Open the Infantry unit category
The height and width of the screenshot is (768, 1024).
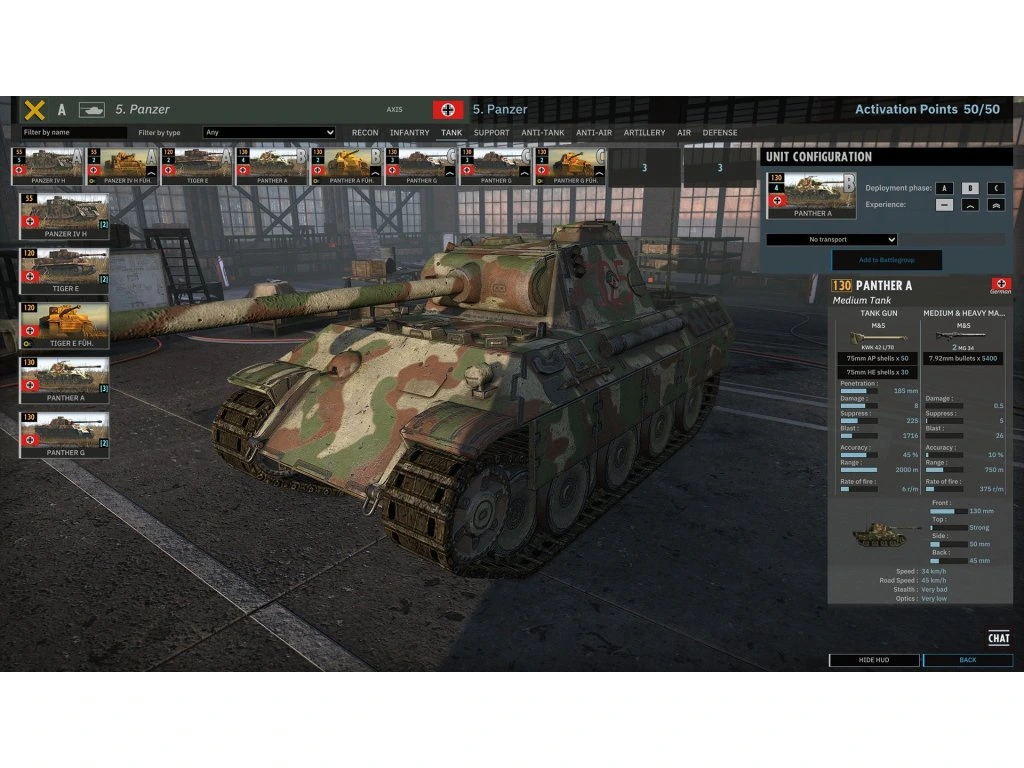[409, 133]
